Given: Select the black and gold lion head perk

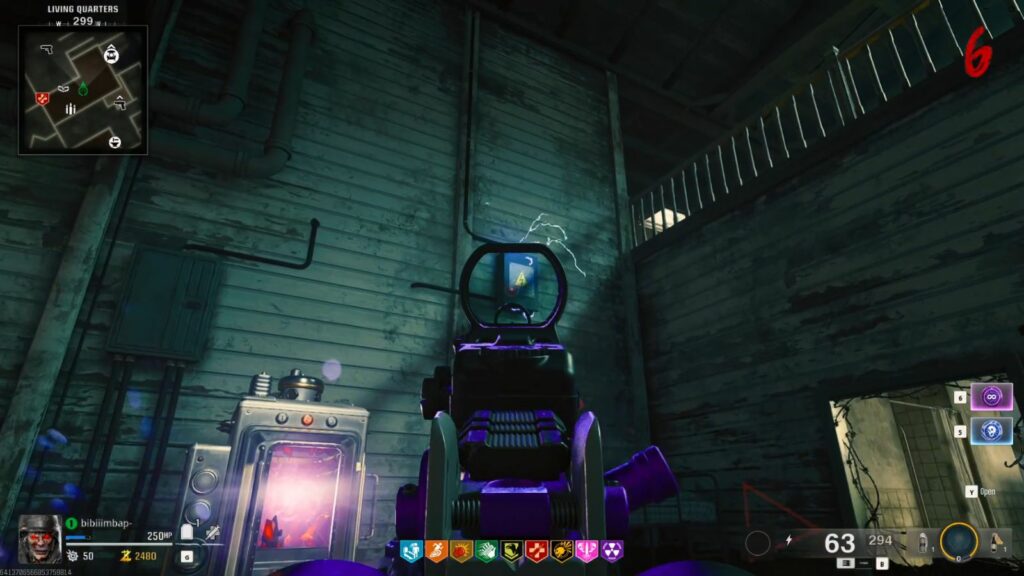Looking at the screenshot, I should (x=561, y=550).
